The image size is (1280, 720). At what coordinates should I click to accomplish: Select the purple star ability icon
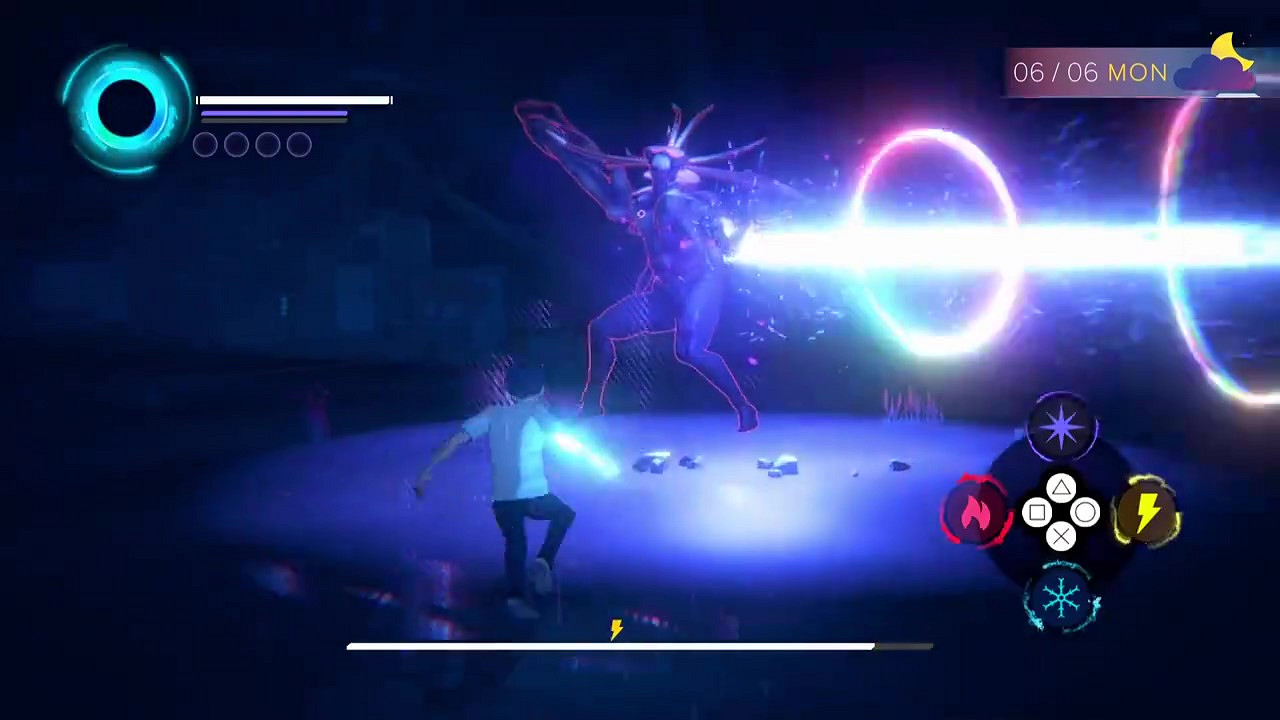1063,427
